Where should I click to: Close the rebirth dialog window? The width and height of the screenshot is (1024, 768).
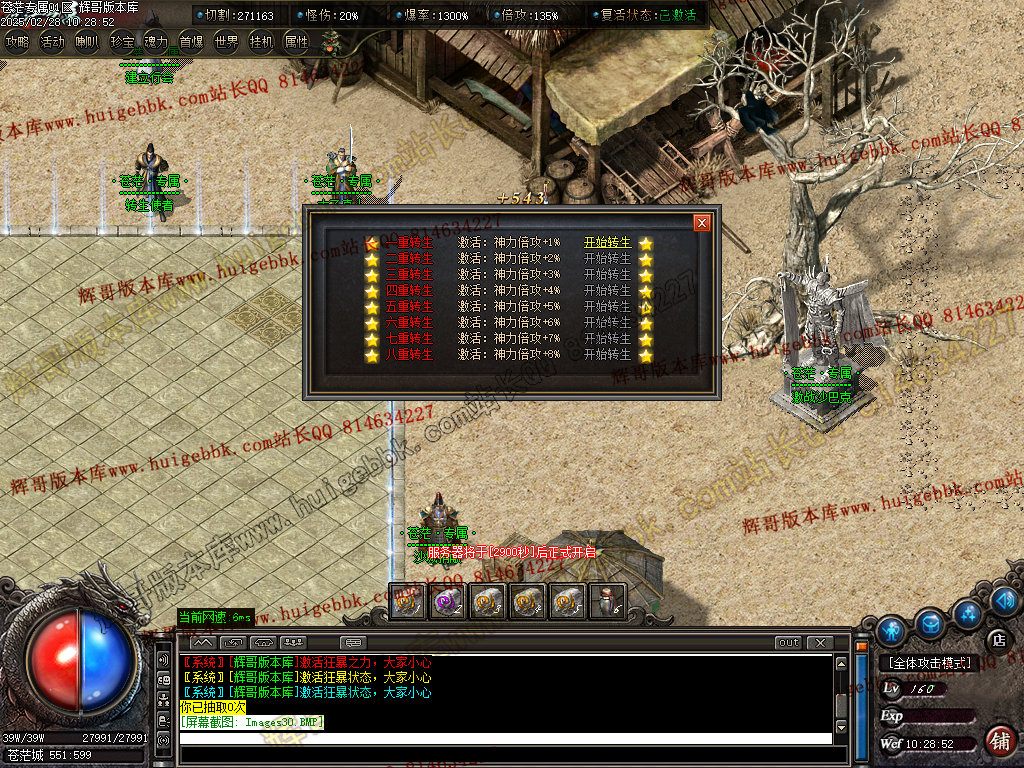pyautogui.click(x=702, y=222)
